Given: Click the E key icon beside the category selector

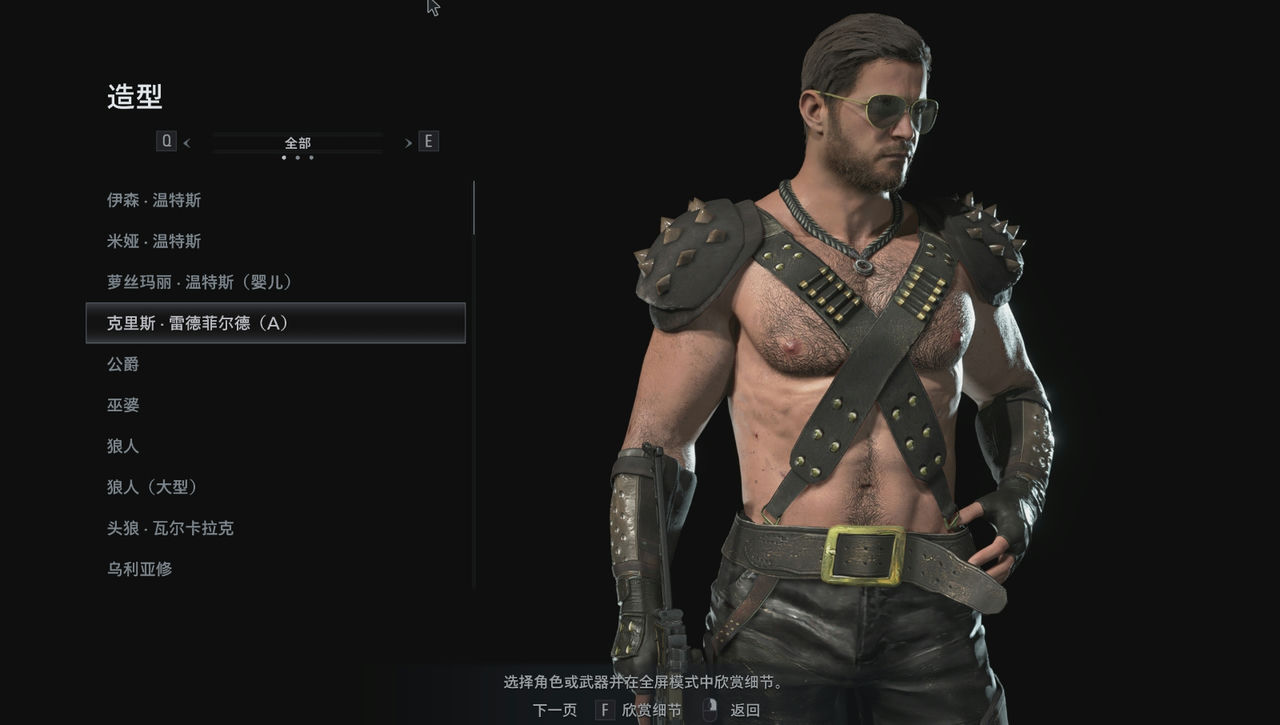Looking at the screenshot, I should click(428, 141).
